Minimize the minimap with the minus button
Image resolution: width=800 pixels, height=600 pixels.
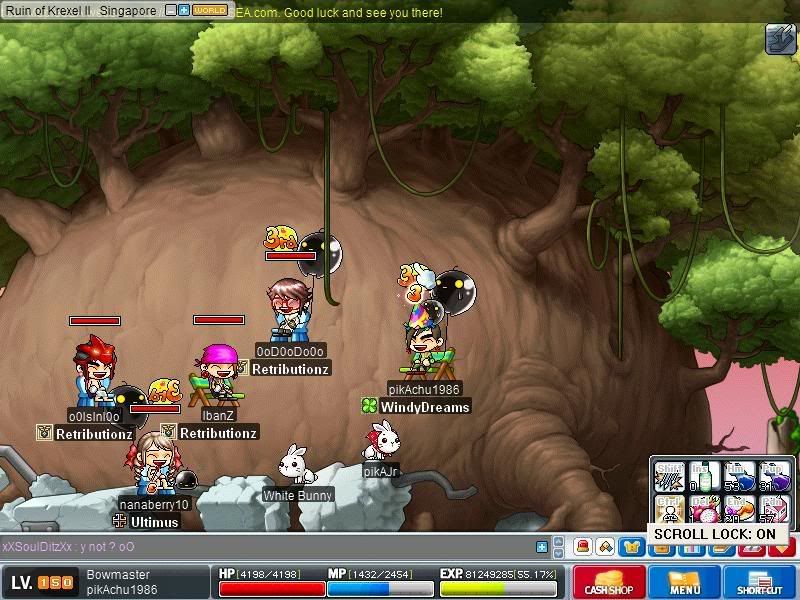(x=170, y=10)
